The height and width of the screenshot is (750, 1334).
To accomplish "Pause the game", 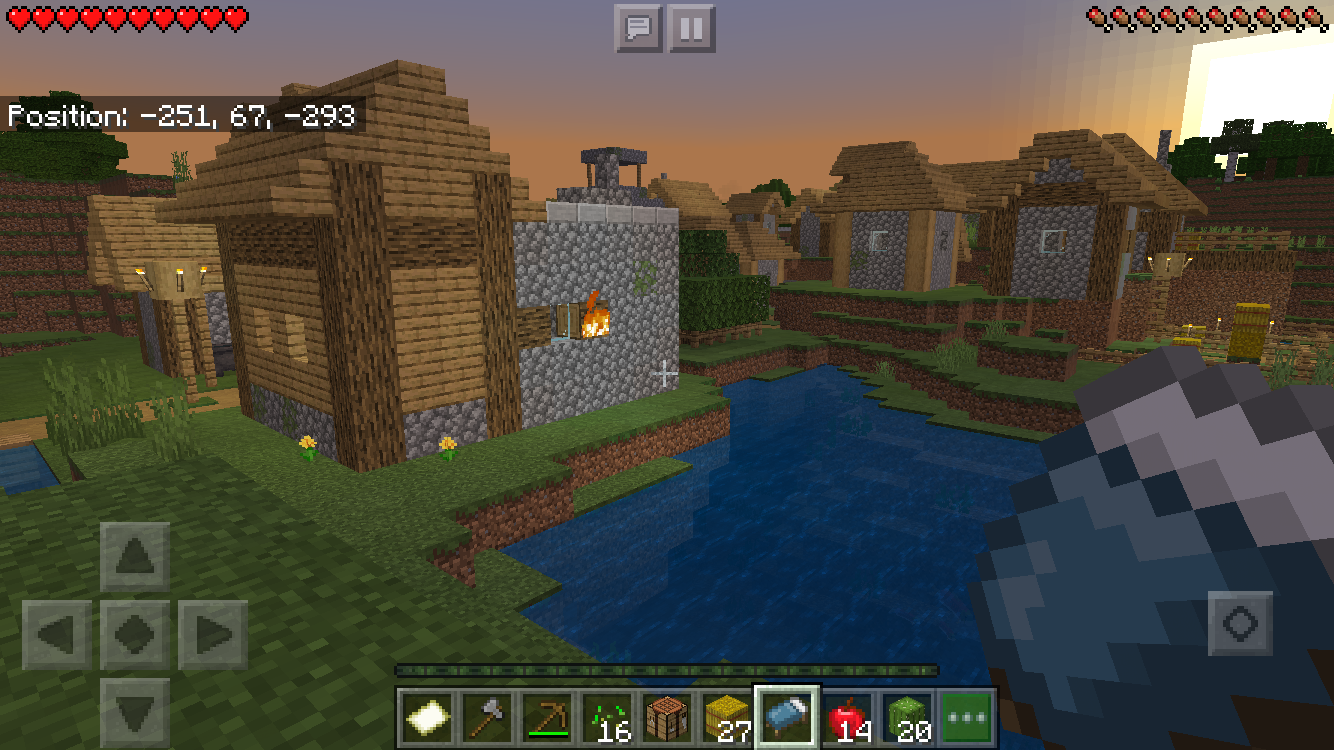I will coord(690,28).
